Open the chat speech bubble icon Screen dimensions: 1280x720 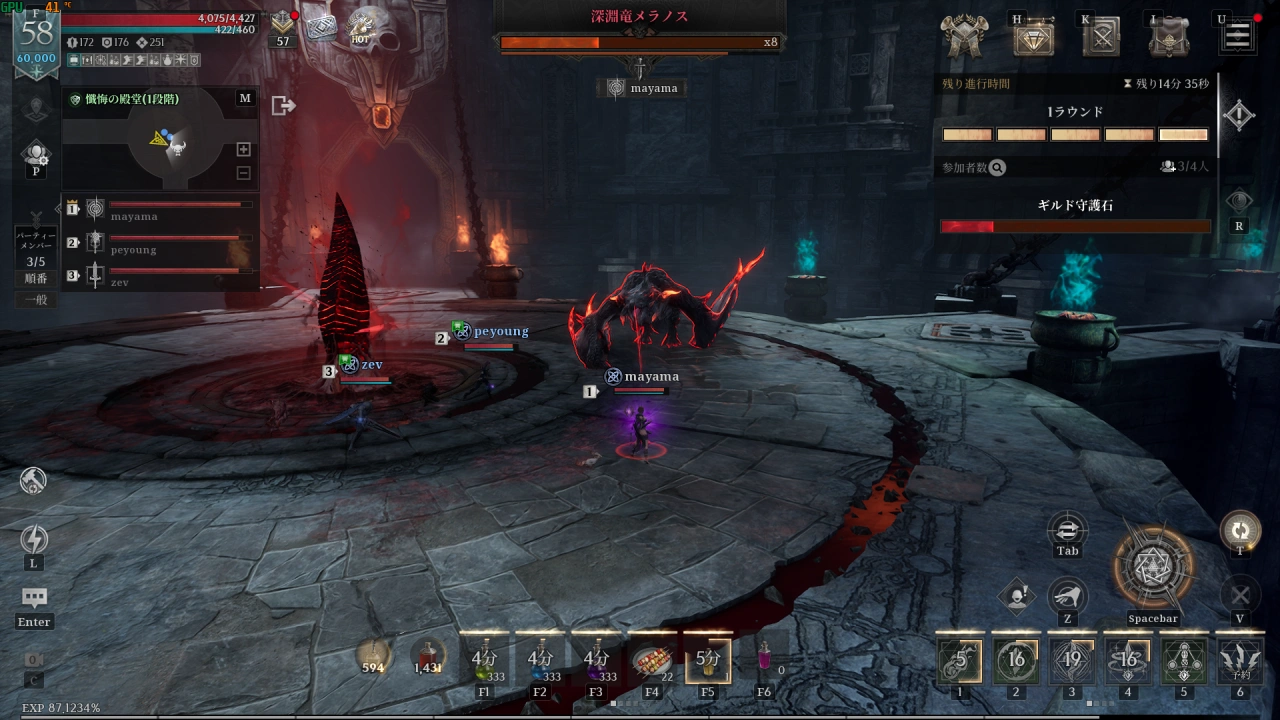pos(34,598)
